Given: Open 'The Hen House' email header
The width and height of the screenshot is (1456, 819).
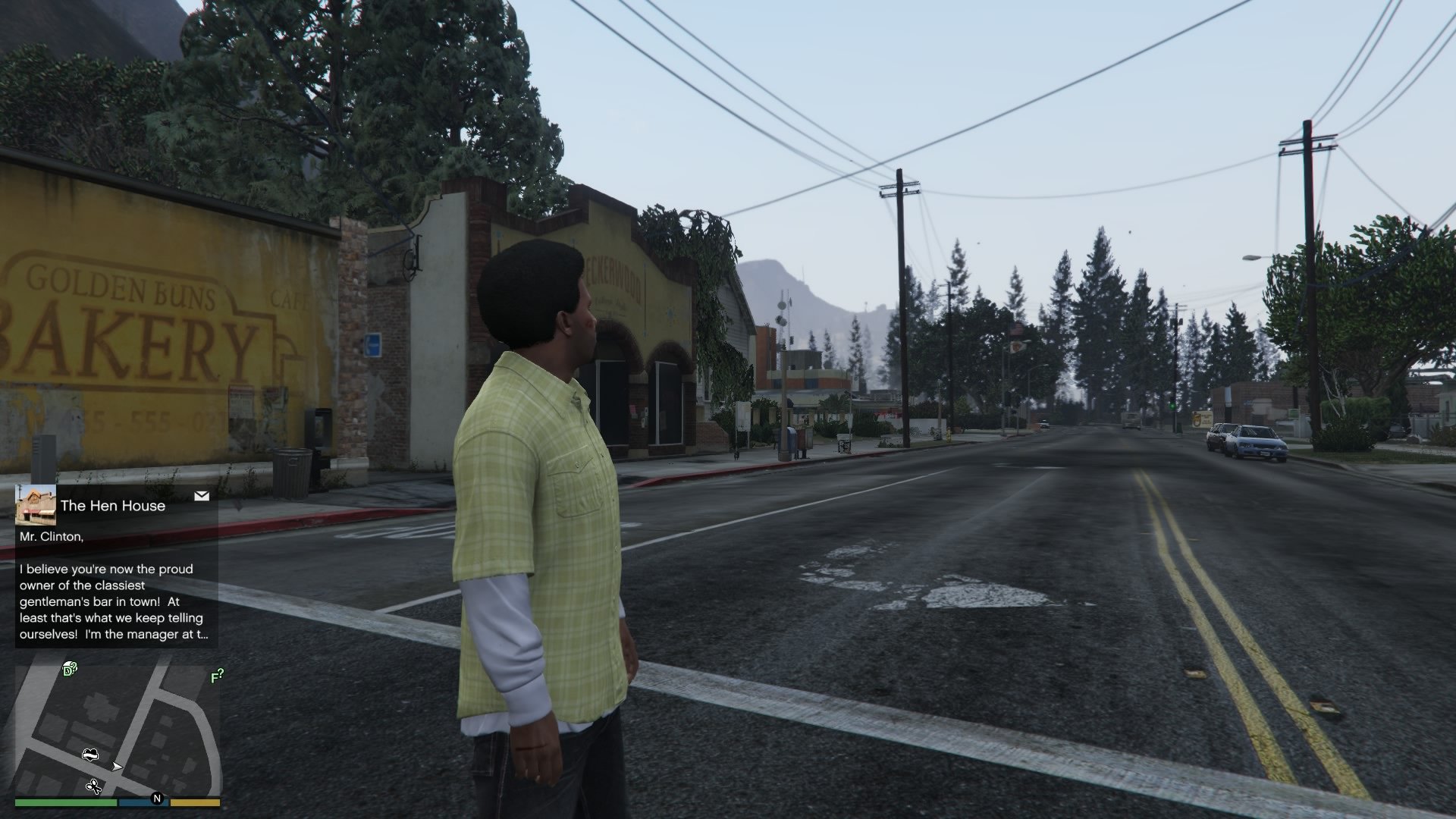Looking at the screenshot, I should tap(112, 506).
